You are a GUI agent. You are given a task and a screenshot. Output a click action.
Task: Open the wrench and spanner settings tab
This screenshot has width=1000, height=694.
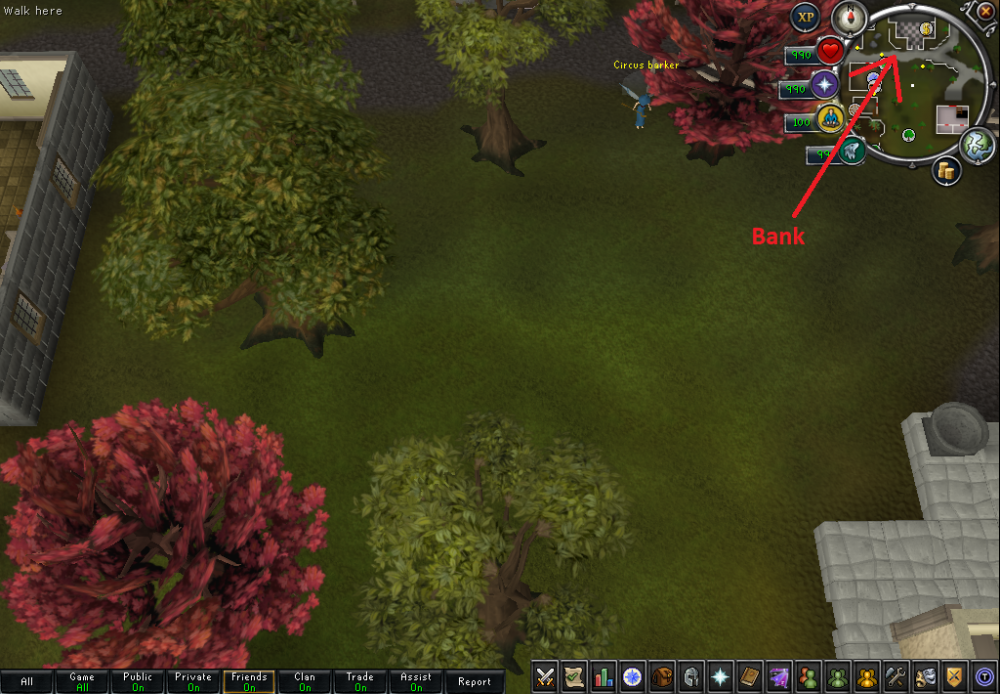coord(894,676)
